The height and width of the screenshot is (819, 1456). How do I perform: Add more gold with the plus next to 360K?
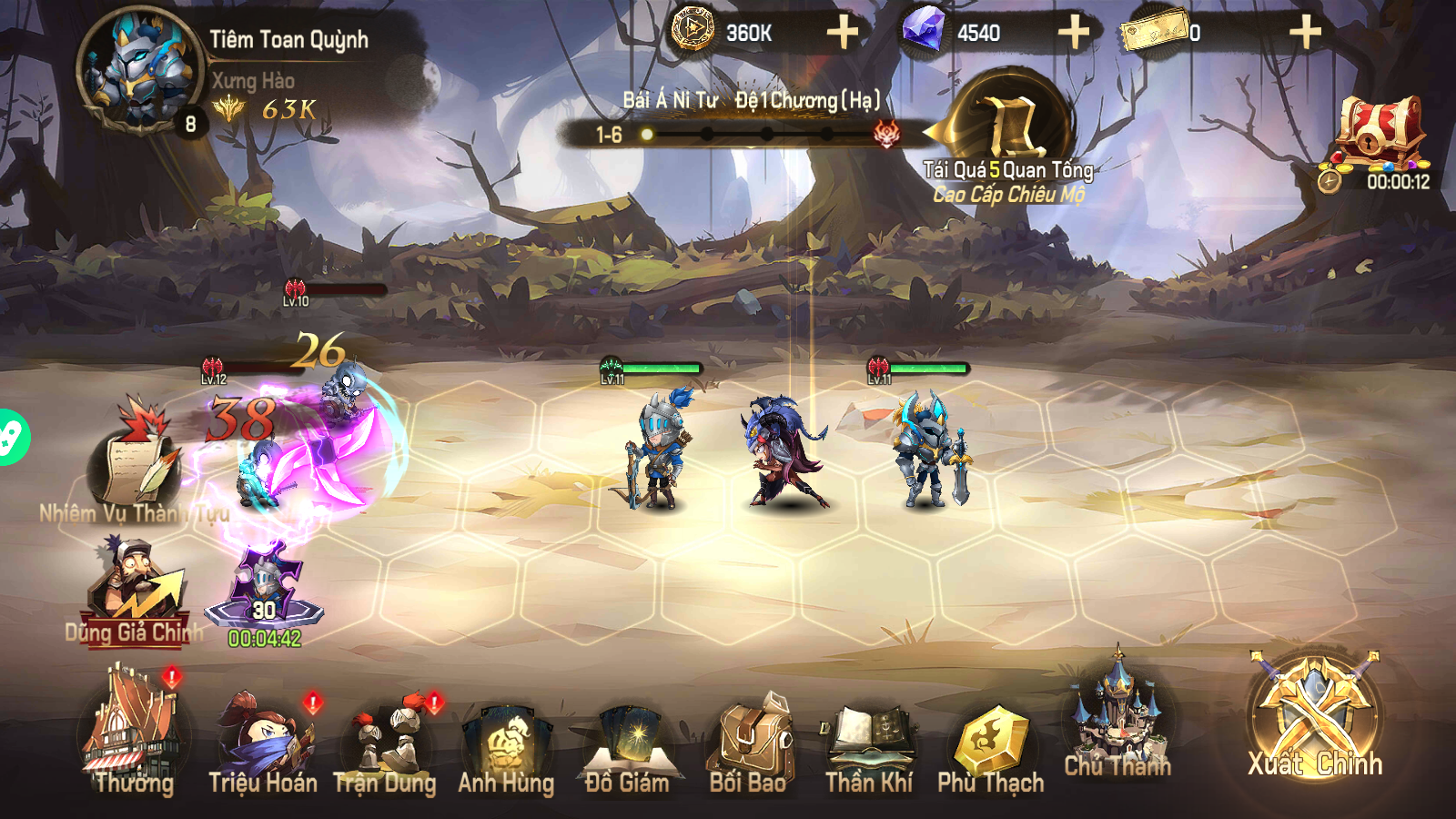point(844,30)
